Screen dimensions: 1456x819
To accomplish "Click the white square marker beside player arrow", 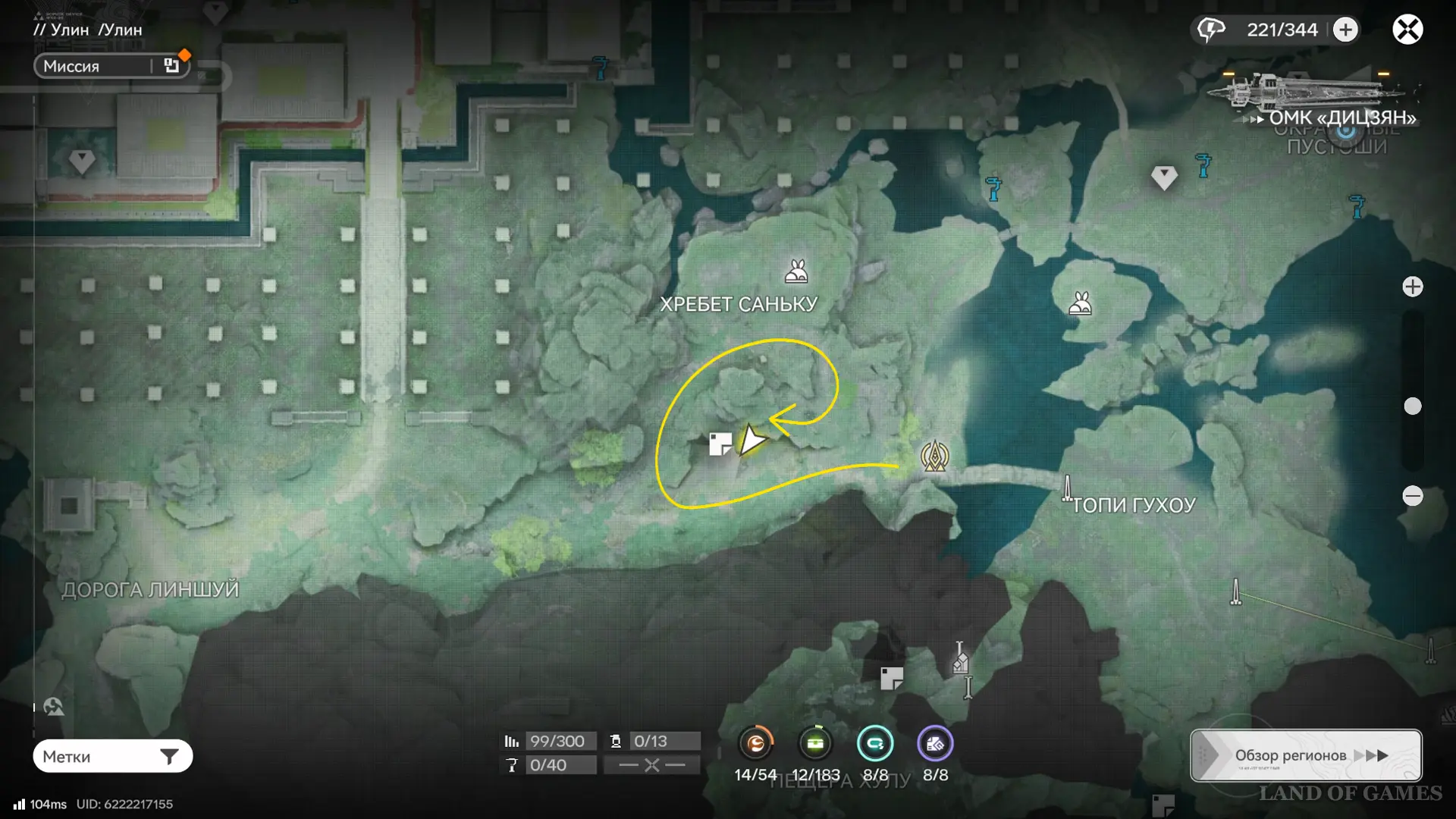I will (x=720, y=444).
